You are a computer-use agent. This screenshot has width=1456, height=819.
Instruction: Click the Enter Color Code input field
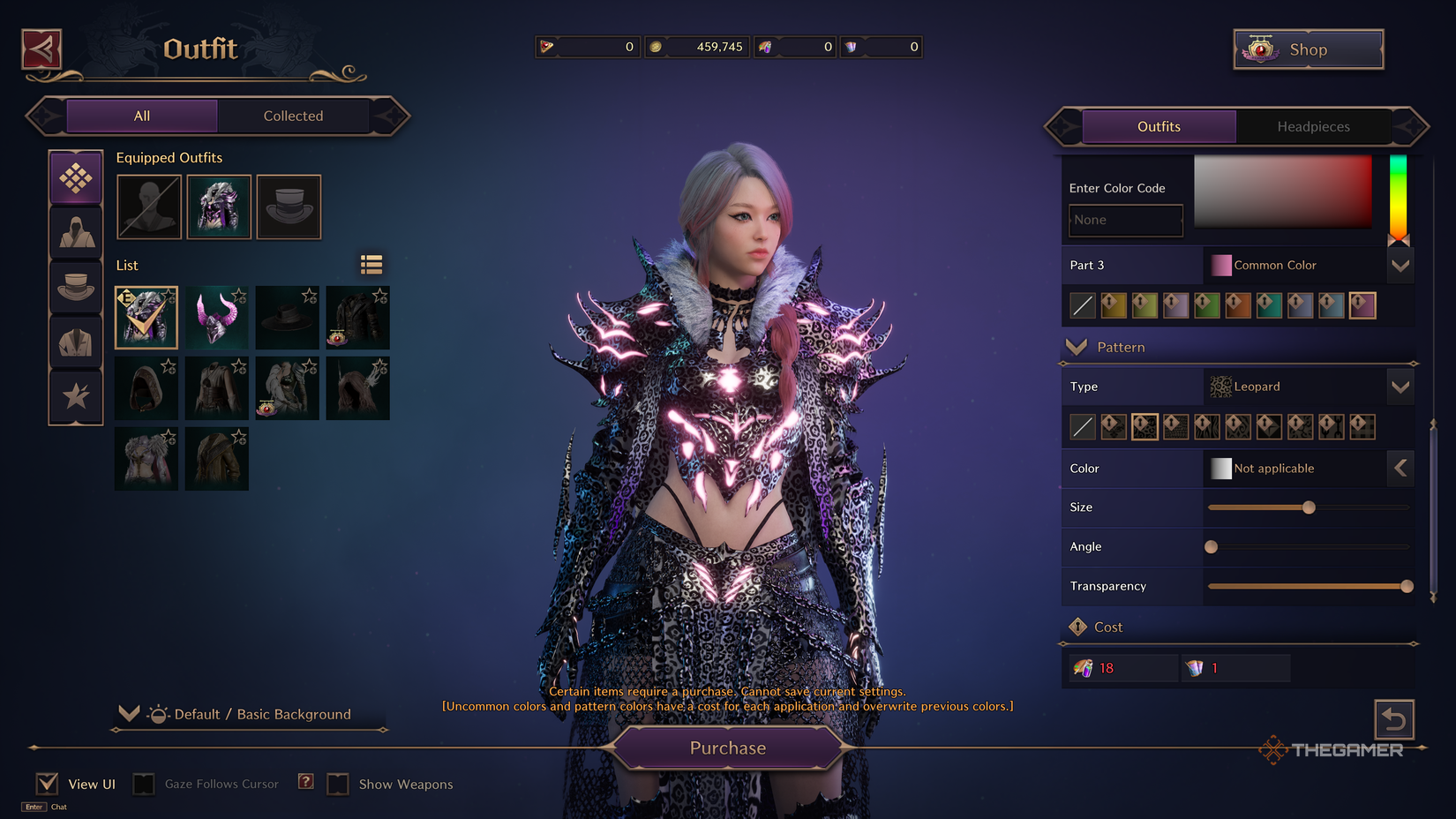point(1125,220)
